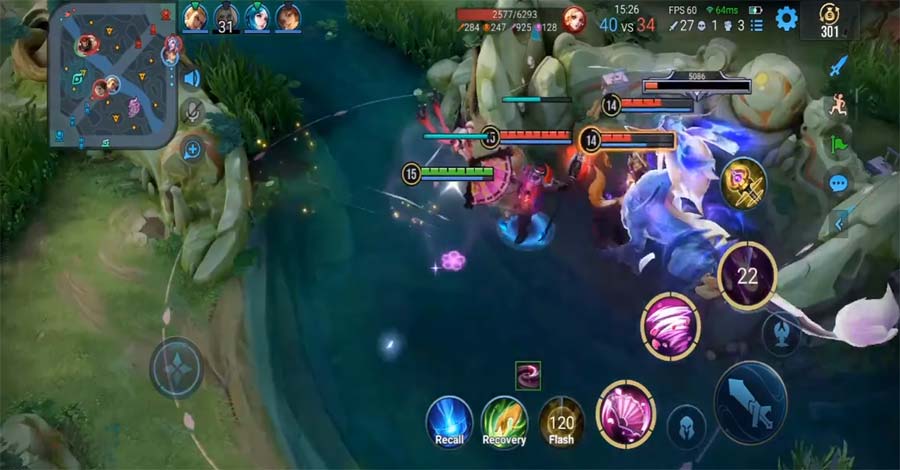Open the gear settings menu
900x470 pixels.
787,18
